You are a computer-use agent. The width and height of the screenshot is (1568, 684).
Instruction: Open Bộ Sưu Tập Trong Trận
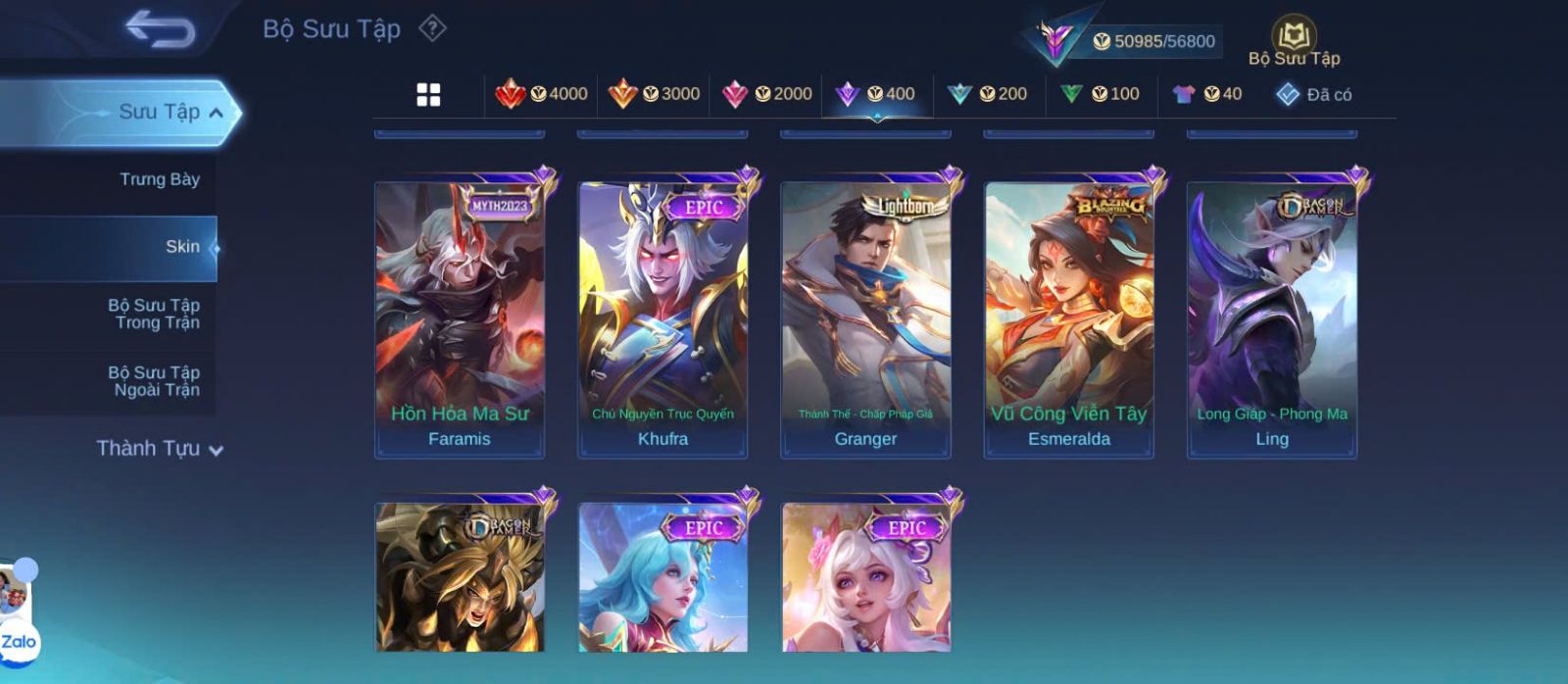click(154, 314)
